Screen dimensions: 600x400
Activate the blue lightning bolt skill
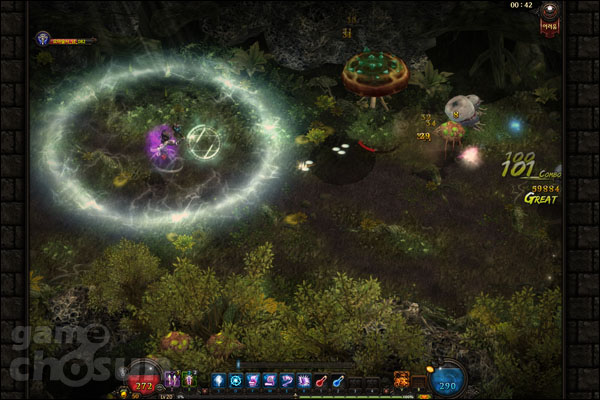point(219,380)
